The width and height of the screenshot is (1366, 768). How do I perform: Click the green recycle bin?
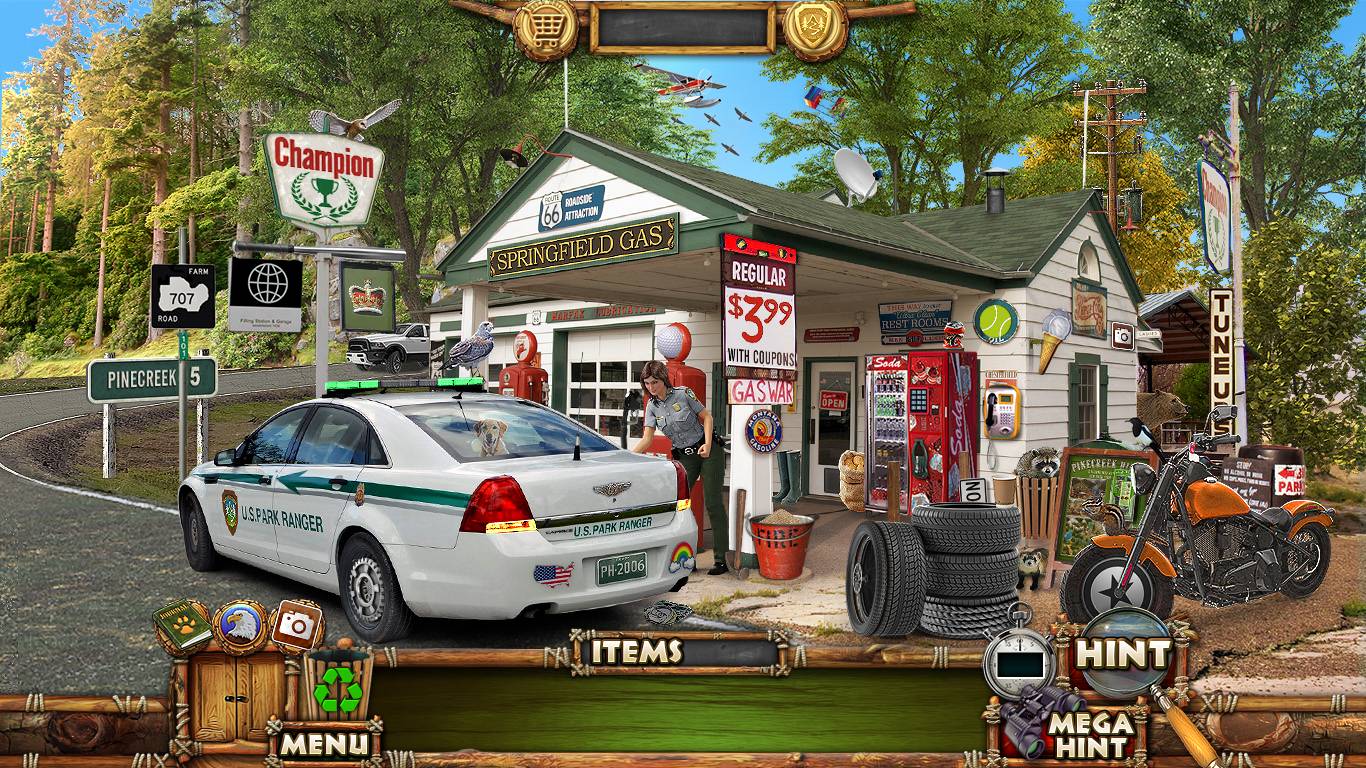[x=338, y=685]
